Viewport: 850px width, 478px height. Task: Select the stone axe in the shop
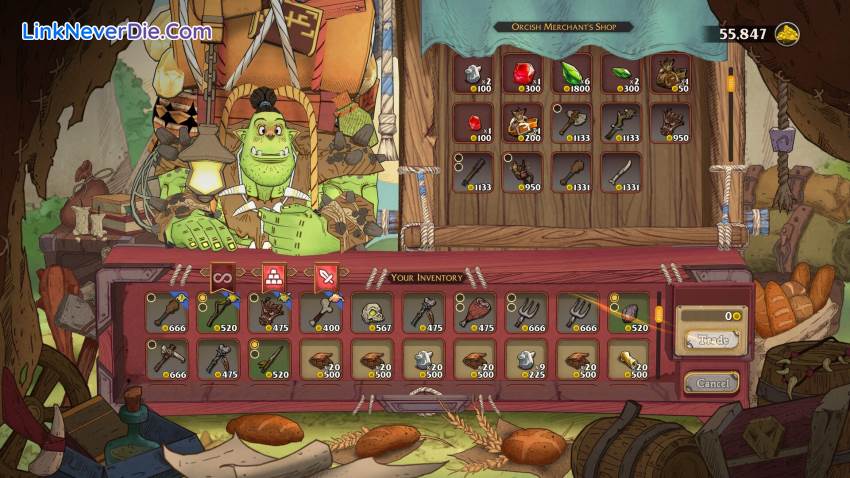coord(570,125)
